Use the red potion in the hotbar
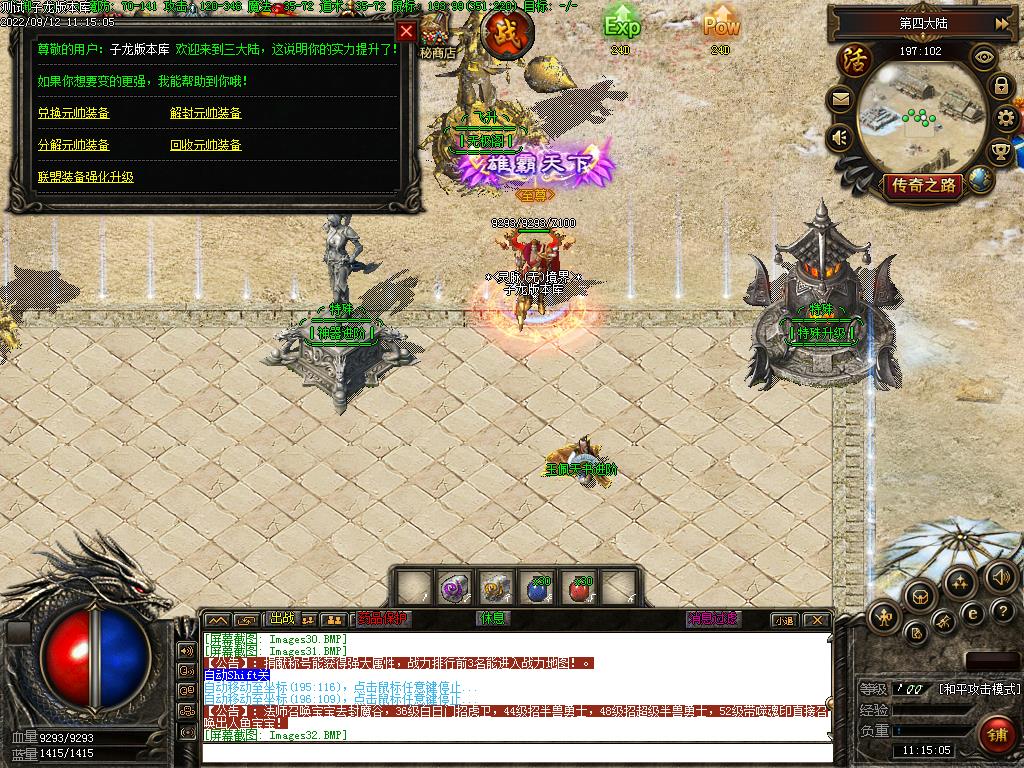Screen dimensions: 1024x768 click(x=578, y=588)
